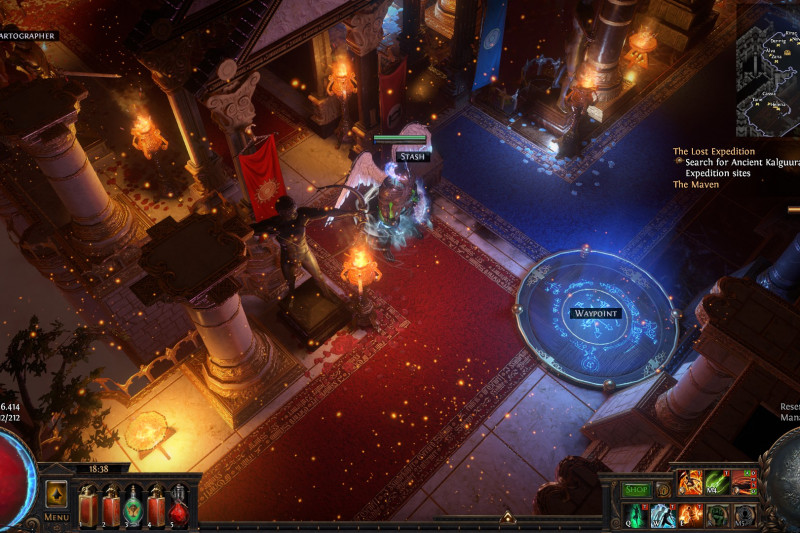Click the Stash label
This screenshot has width=800, height=533.
411,156
